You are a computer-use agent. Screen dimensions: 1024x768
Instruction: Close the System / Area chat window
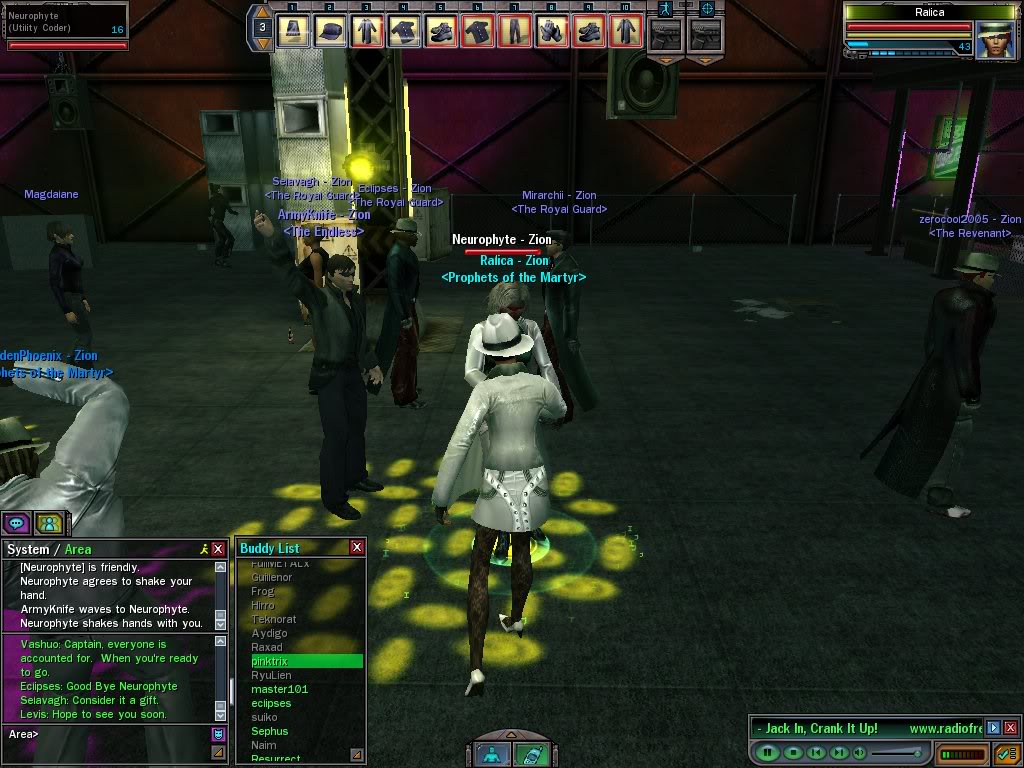[218, 549]
